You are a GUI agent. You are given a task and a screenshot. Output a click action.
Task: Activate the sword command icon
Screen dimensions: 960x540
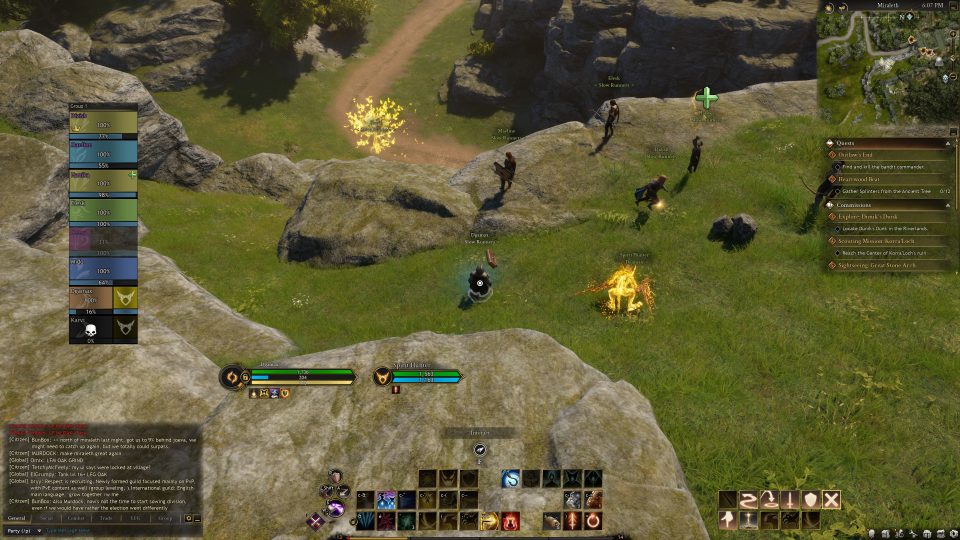(x=790, y=499)
